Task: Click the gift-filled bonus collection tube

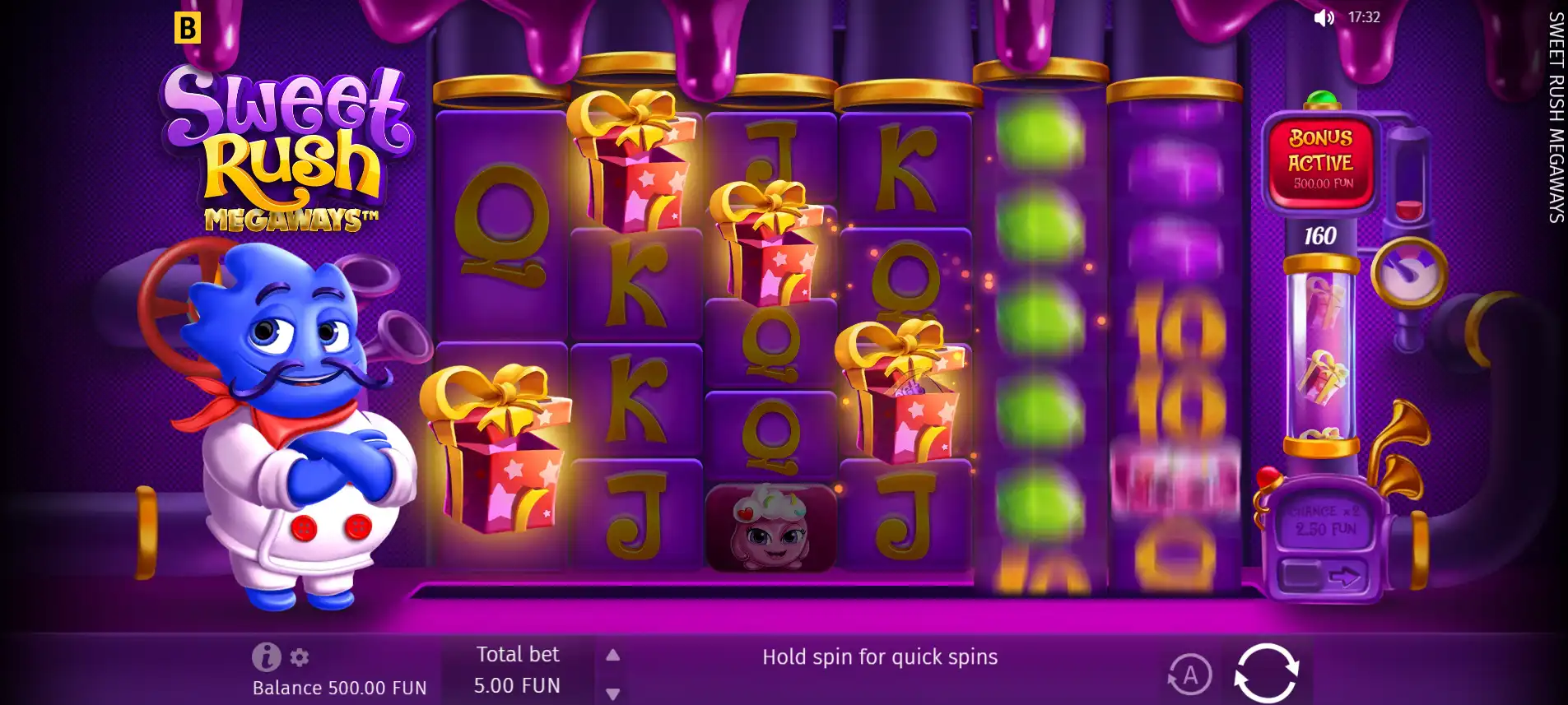Action: point(1320,370)
